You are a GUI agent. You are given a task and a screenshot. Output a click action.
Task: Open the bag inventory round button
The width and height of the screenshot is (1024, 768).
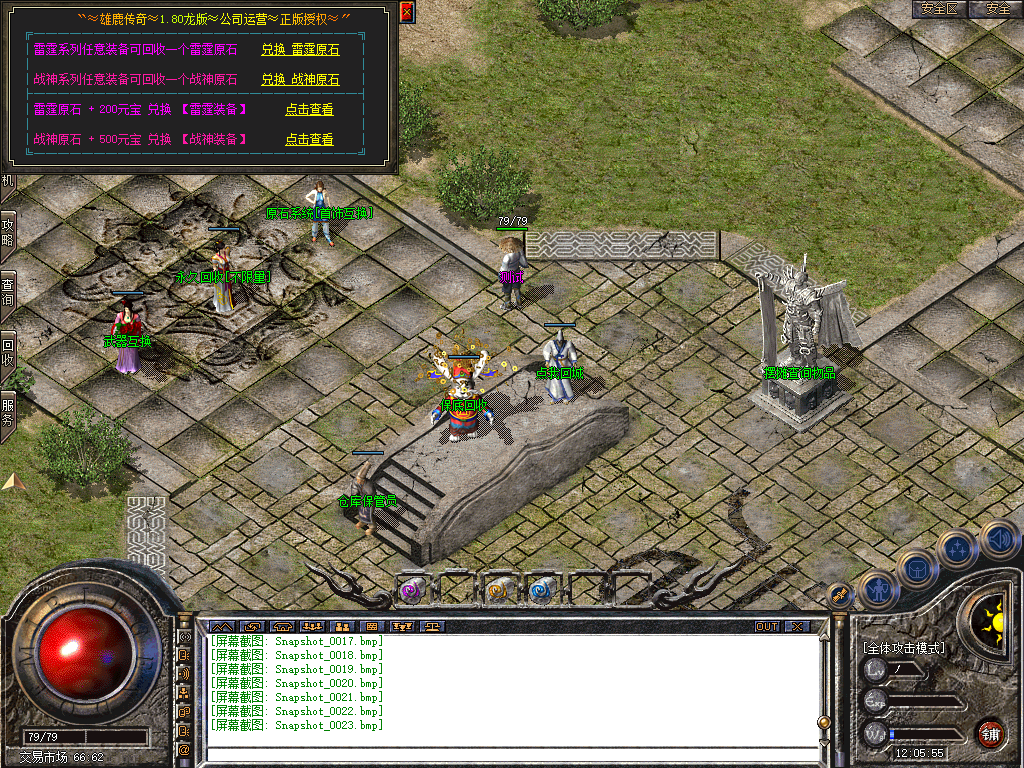[918, 570]
